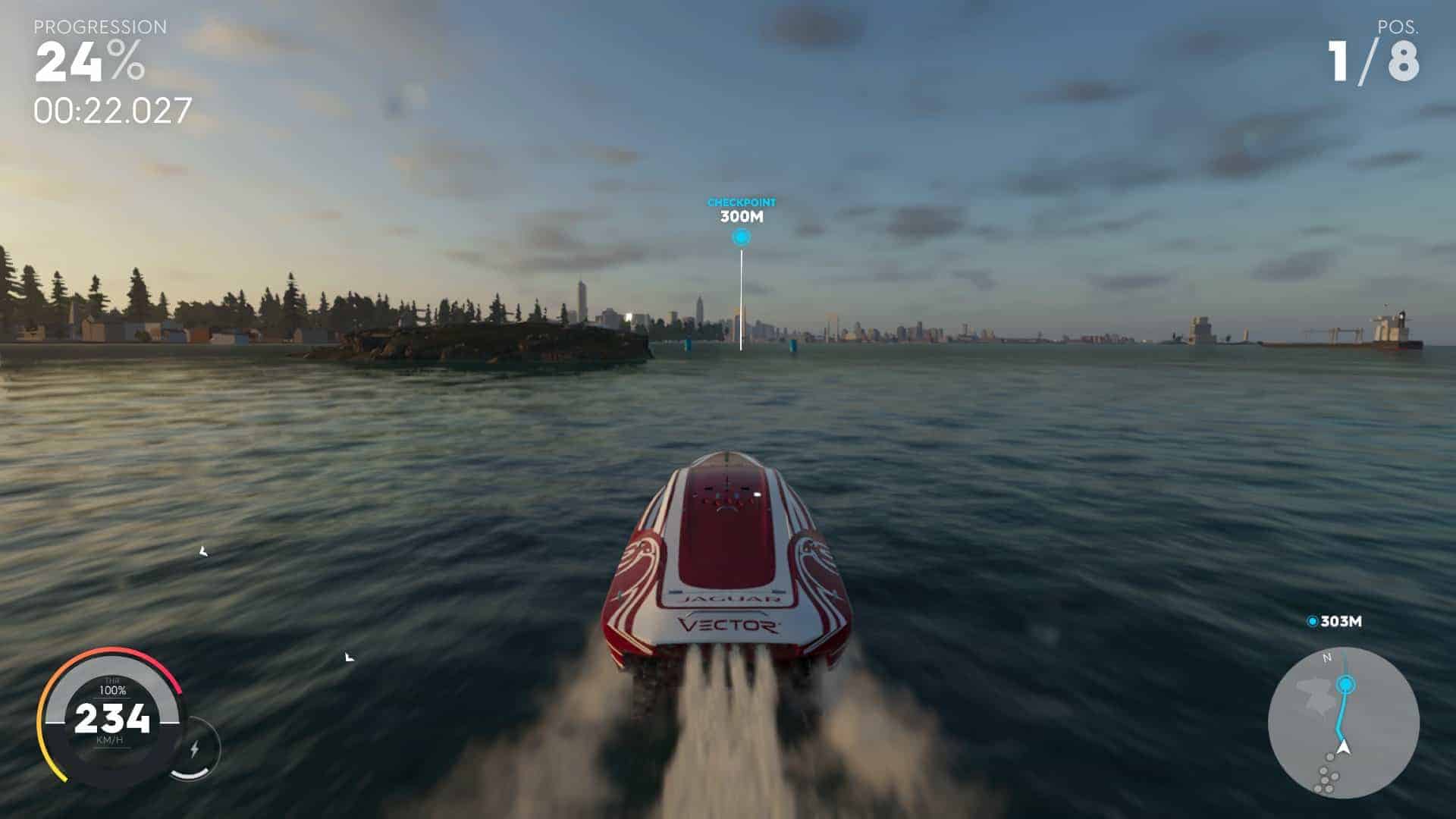
Task: Click the nitro lightning bolt gauge
Action: (x=195, y=749)
